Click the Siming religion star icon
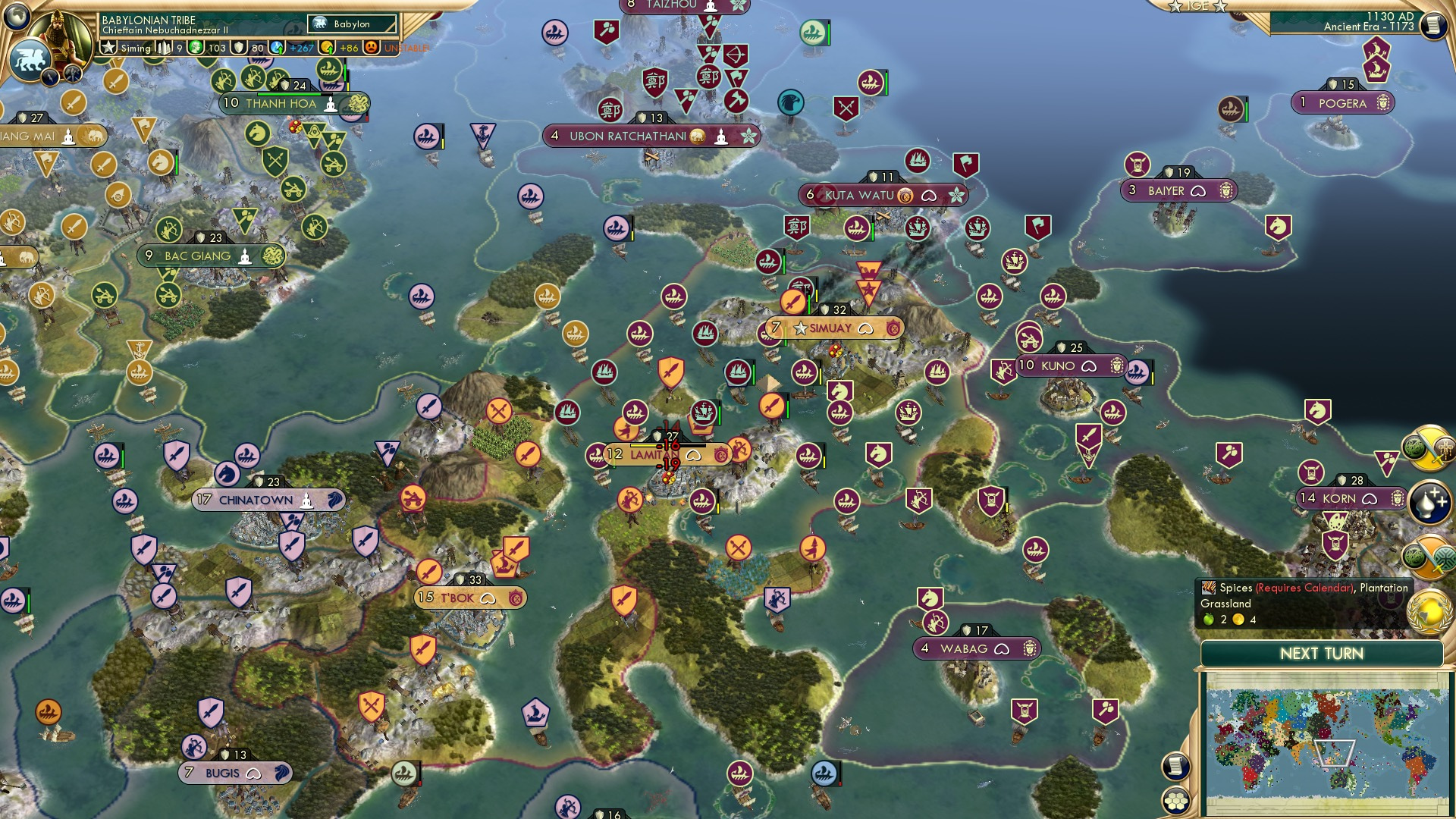Image resolution: width=1456 pixels, height=819 pixels. tap(109, 46)
